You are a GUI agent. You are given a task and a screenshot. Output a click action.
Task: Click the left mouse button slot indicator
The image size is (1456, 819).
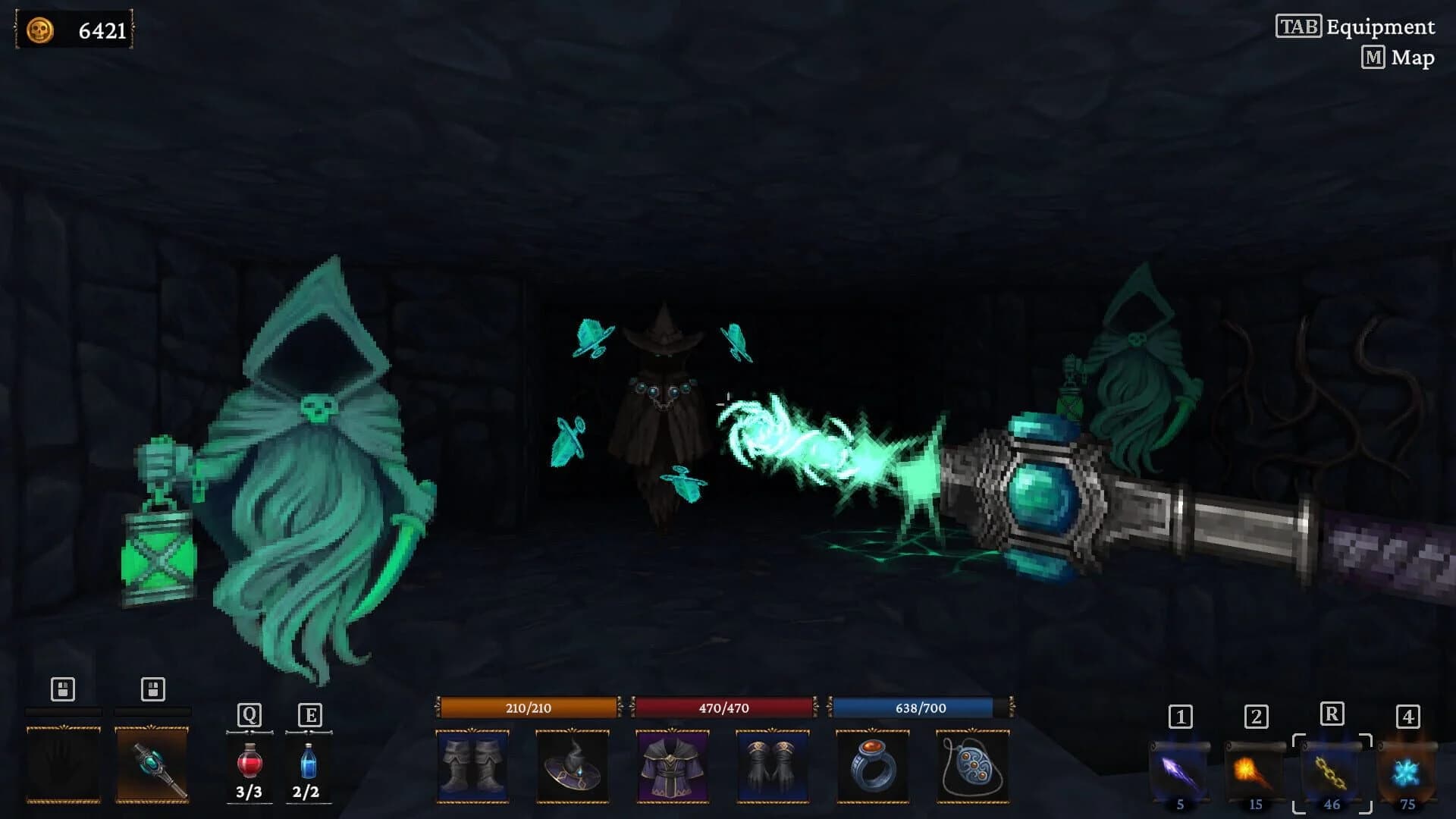(64, 690)
